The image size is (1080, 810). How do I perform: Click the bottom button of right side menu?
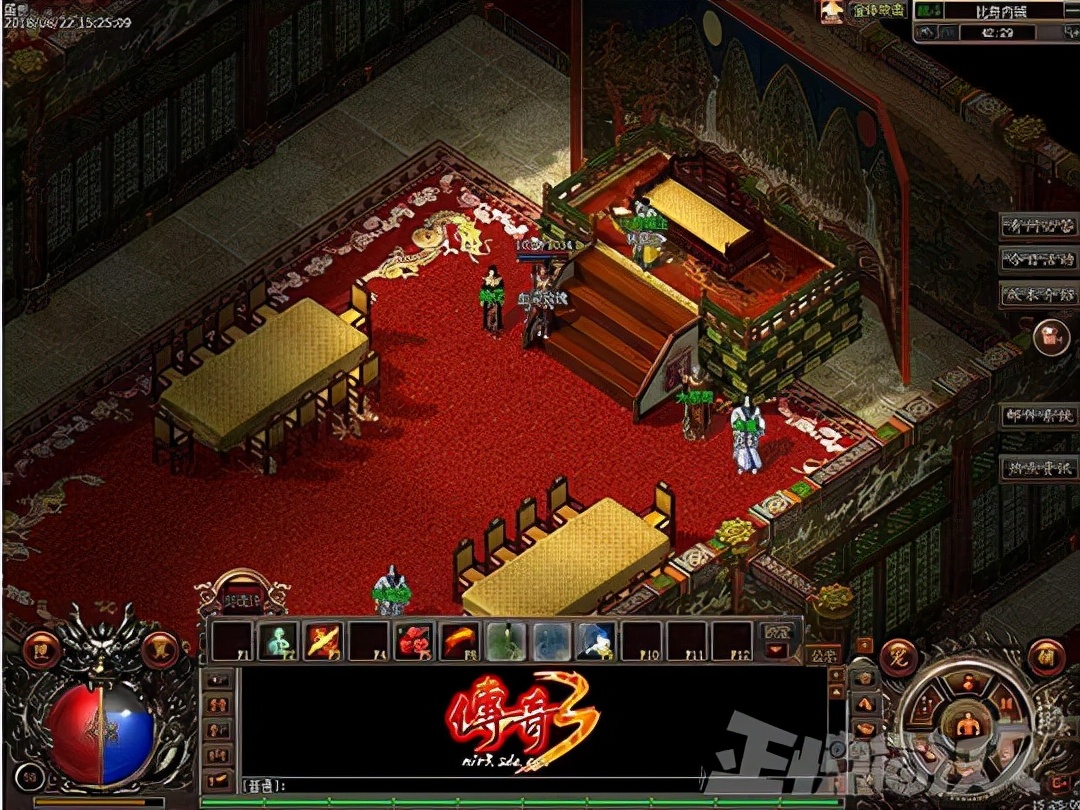tap(1038, 467)
